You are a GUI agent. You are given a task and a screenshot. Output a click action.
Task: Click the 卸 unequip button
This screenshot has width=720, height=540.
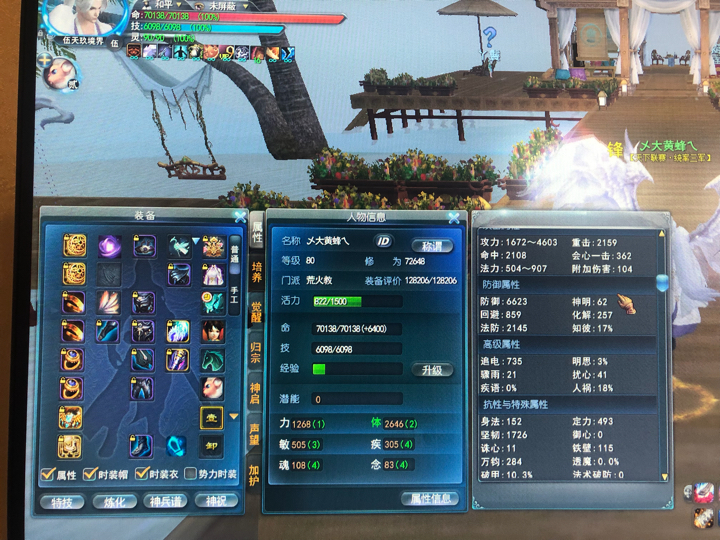point(210,446)
